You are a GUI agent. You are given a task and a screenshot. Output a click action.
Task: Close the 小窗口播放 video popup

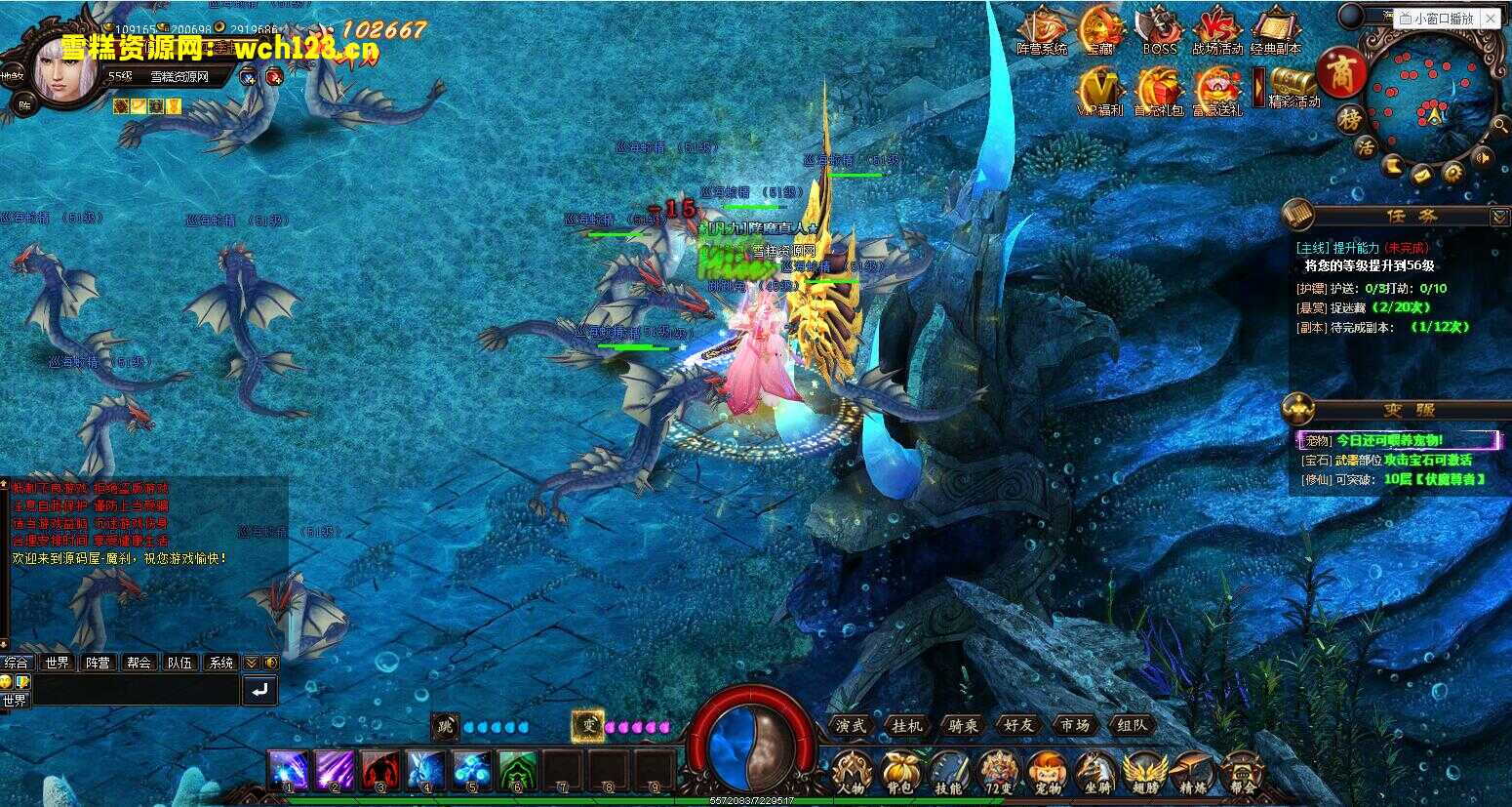pyautogui.click(x=1491, y=18)
